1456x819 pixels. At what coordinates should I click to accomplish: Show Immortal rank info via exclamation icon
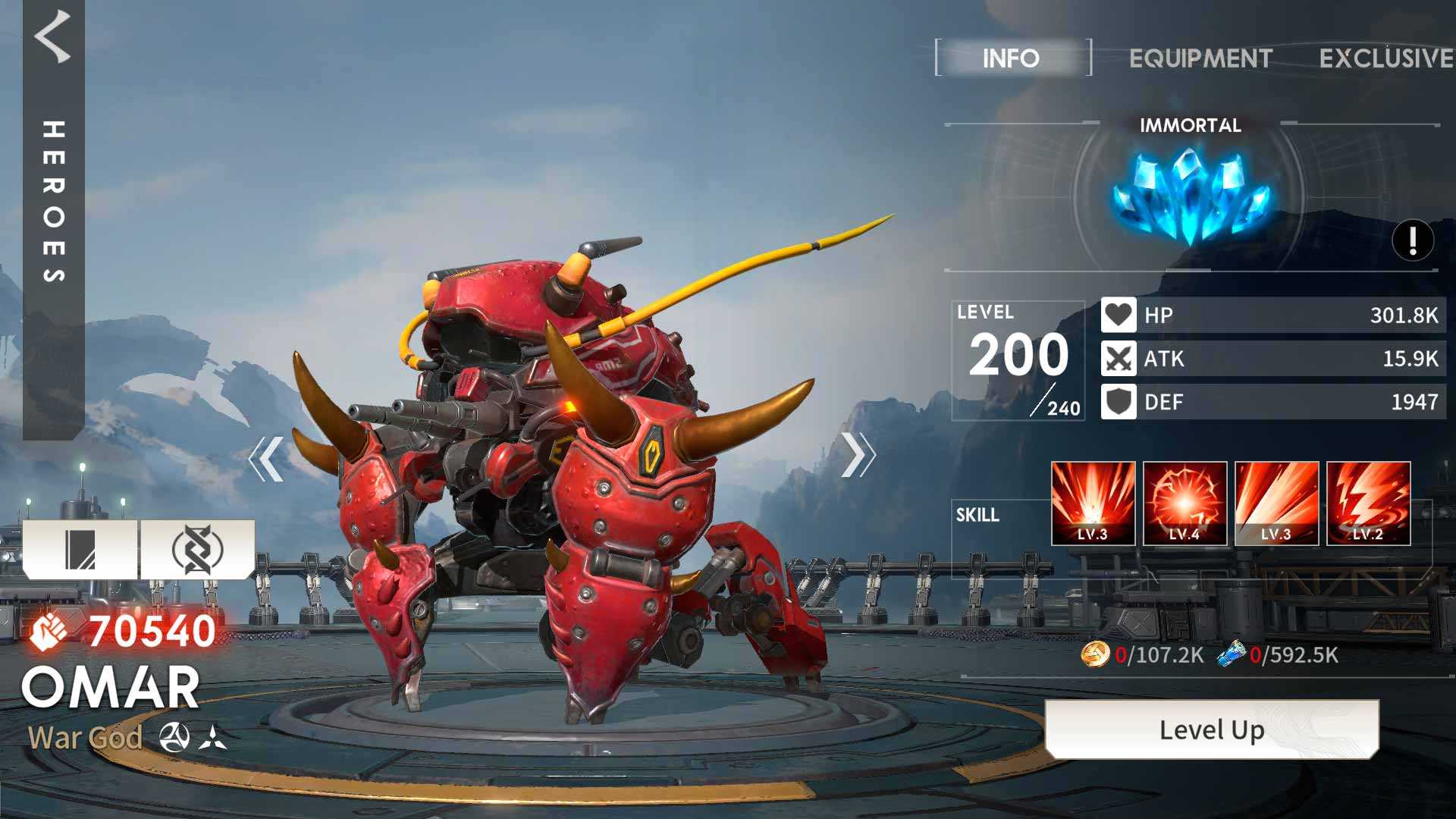pyautogui.click(x=1412, y=241)
